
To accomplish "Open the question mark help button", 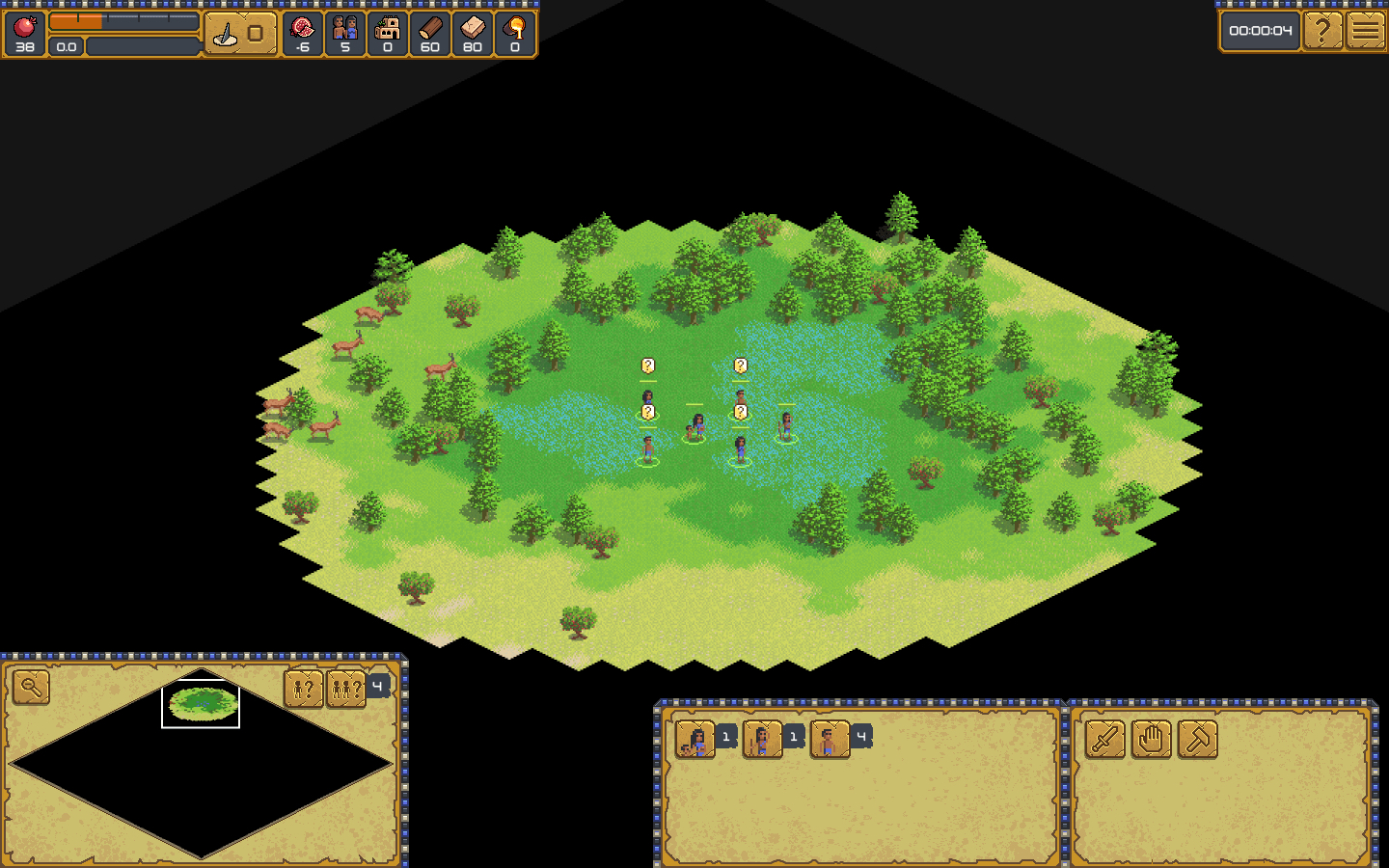I will (1322, 31).
